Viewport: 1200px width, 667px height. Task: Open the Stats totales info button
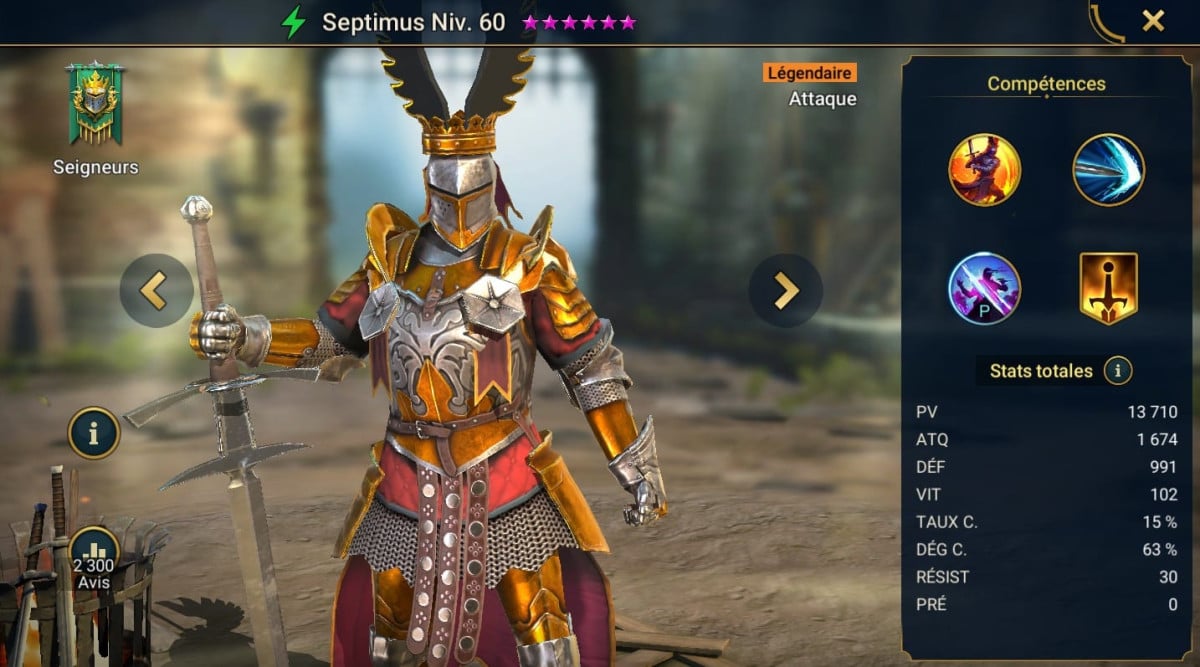click(1117, 371)
